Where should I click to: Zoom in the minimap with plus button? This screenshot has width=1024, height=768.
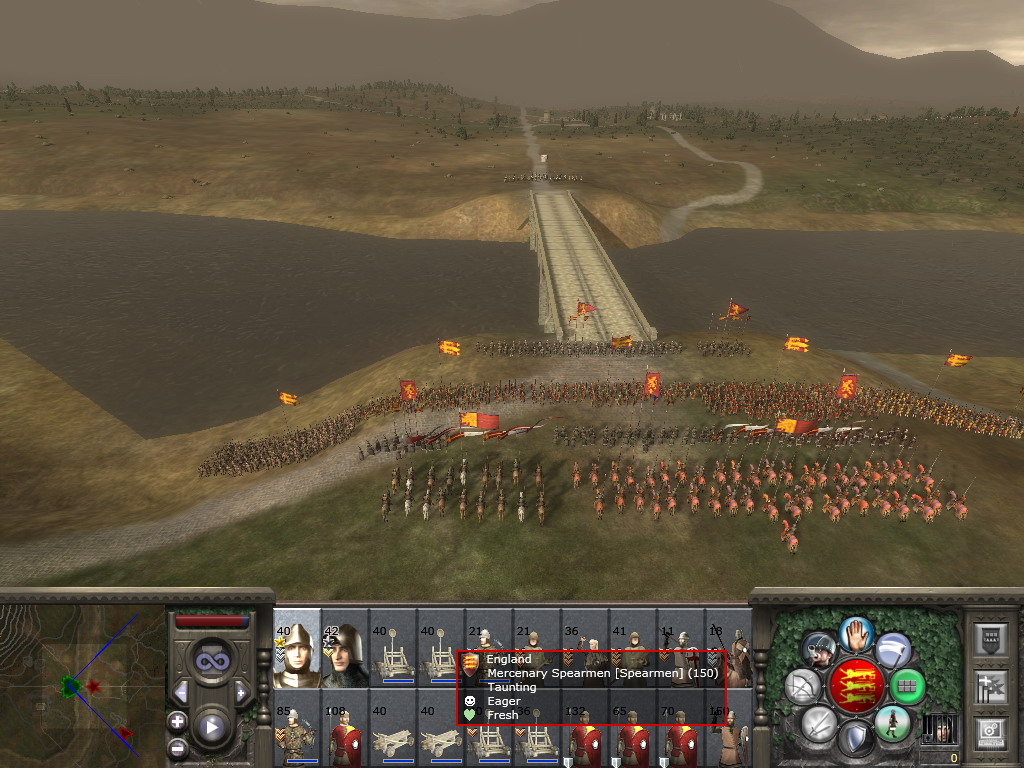point(177,721)
